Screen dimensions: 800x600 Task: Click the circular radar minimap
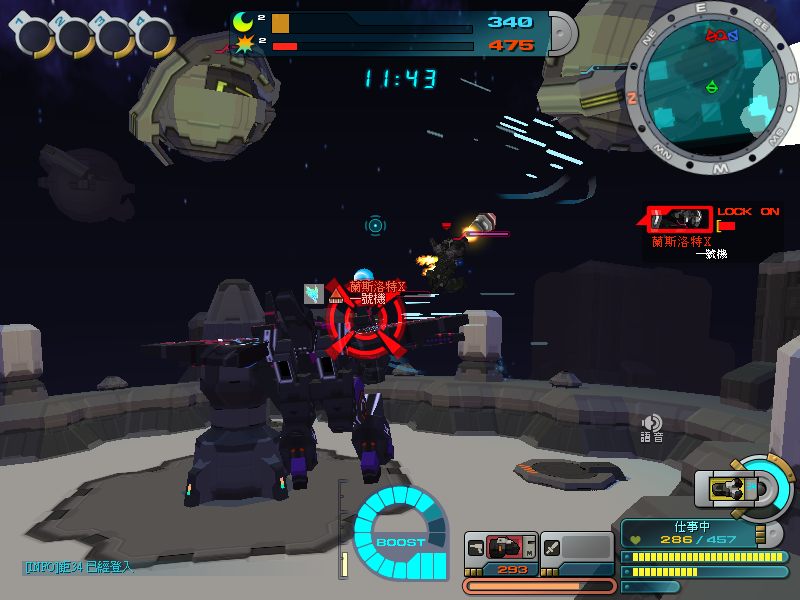point(708,85)
